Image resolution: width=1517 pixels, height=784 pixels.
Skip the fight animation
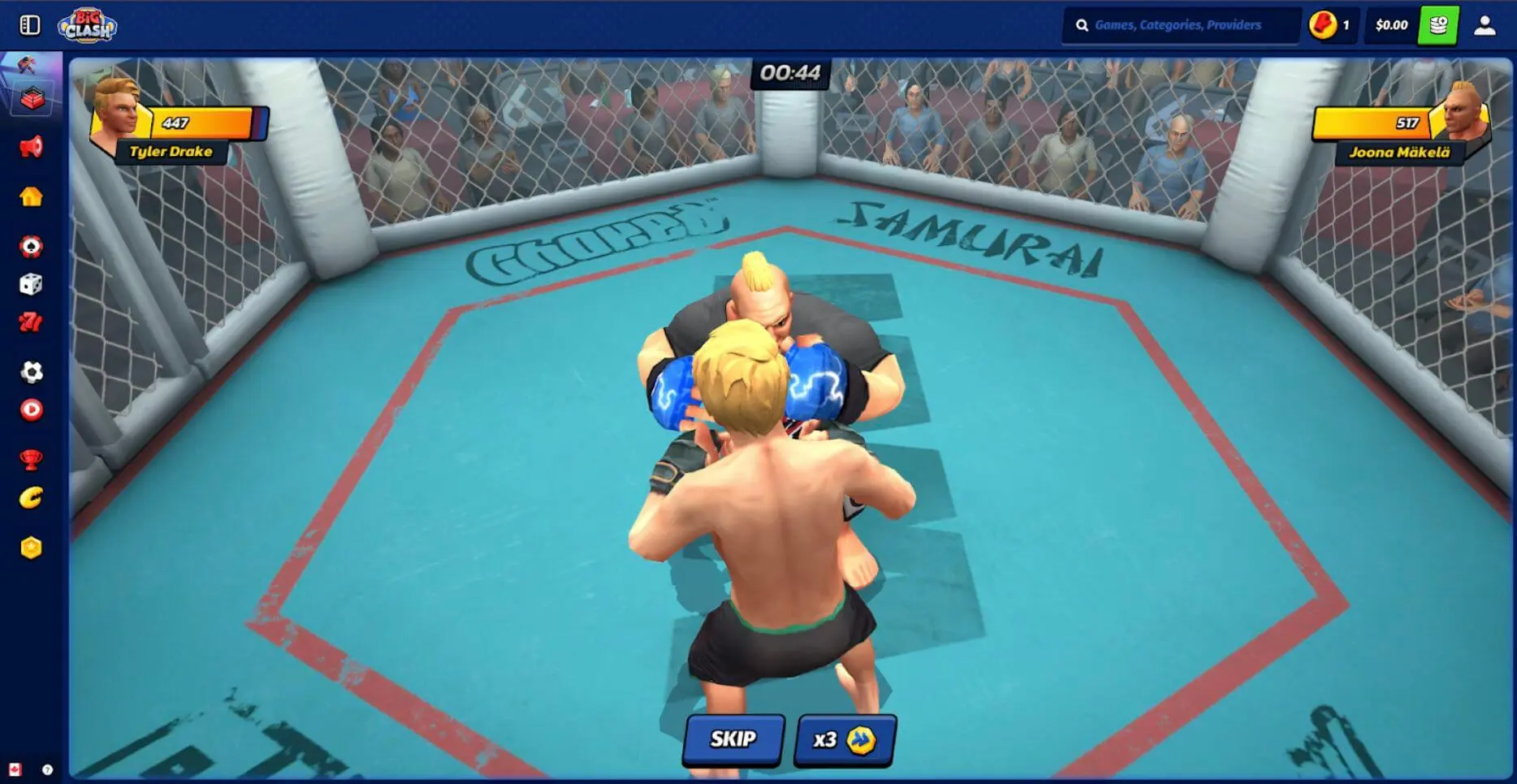733,739
